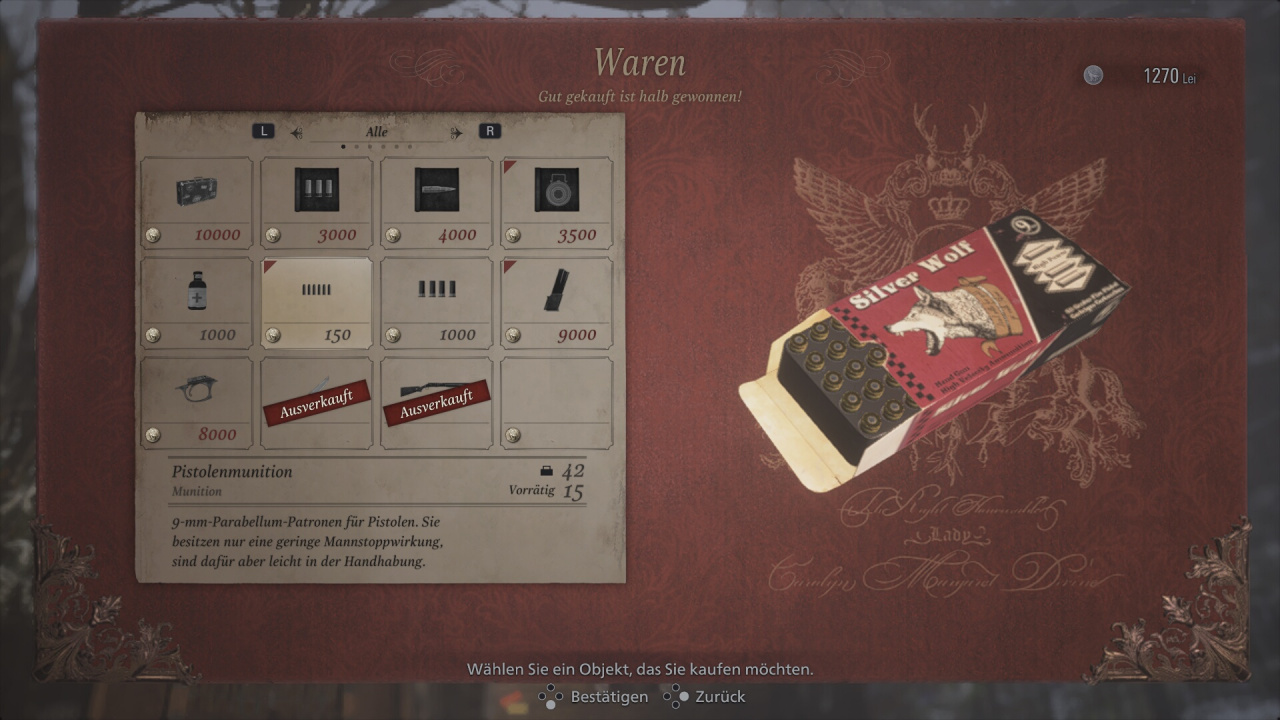The width and height of the screenshot is (1280, 720).
Task: Select the rifle bullet recipe for 4000
Action: 437,202
